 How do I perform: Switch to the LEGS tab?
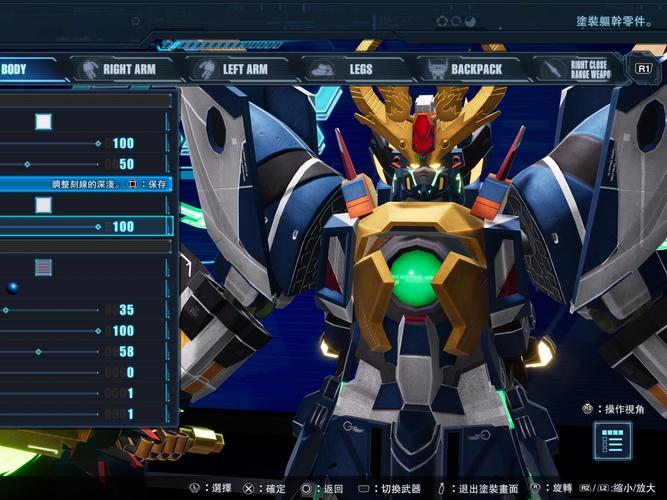pos(348,69)
